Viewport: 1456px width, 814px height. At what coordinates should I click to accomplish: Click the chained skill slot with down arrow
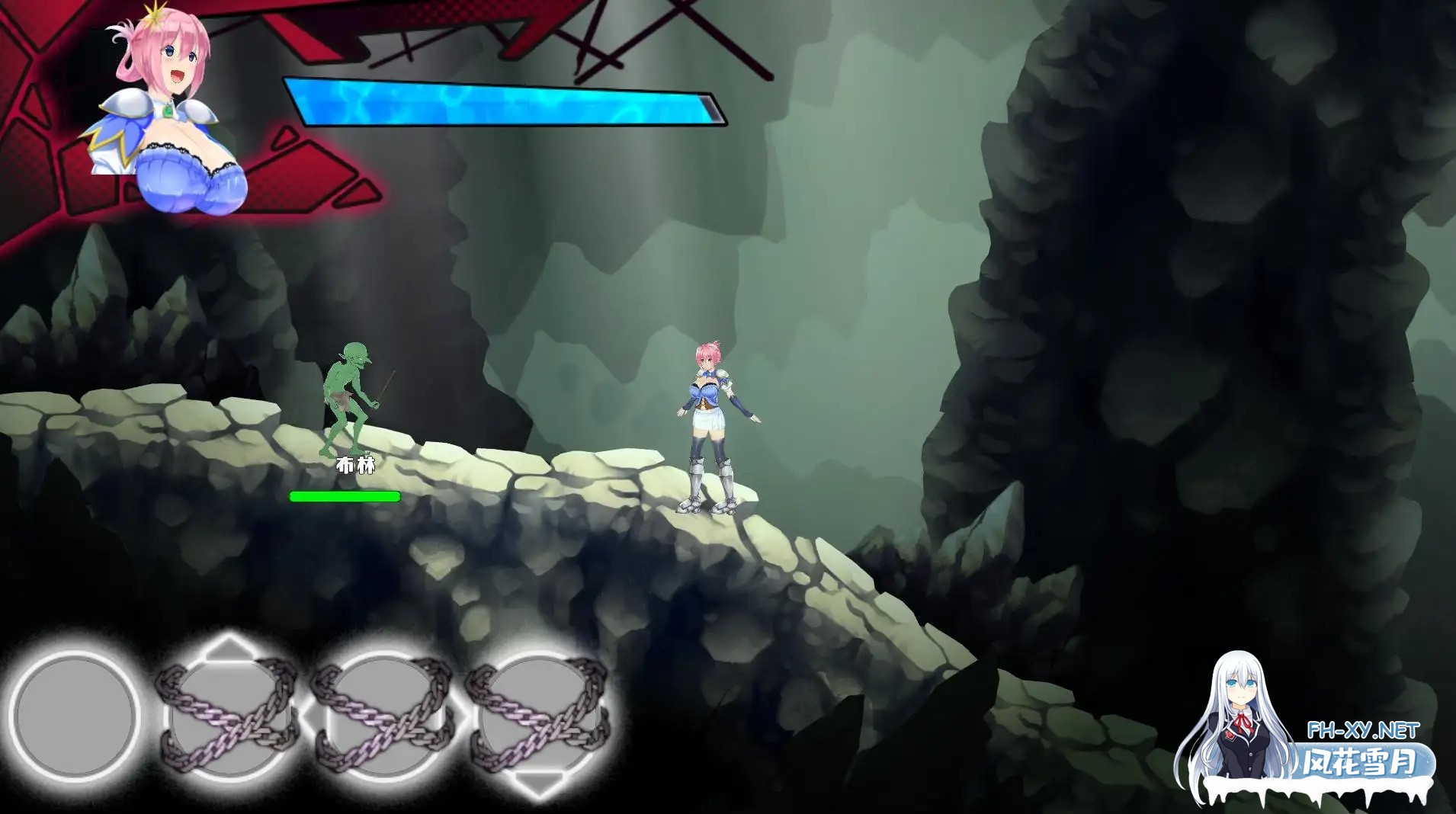[x=538, y=716]
